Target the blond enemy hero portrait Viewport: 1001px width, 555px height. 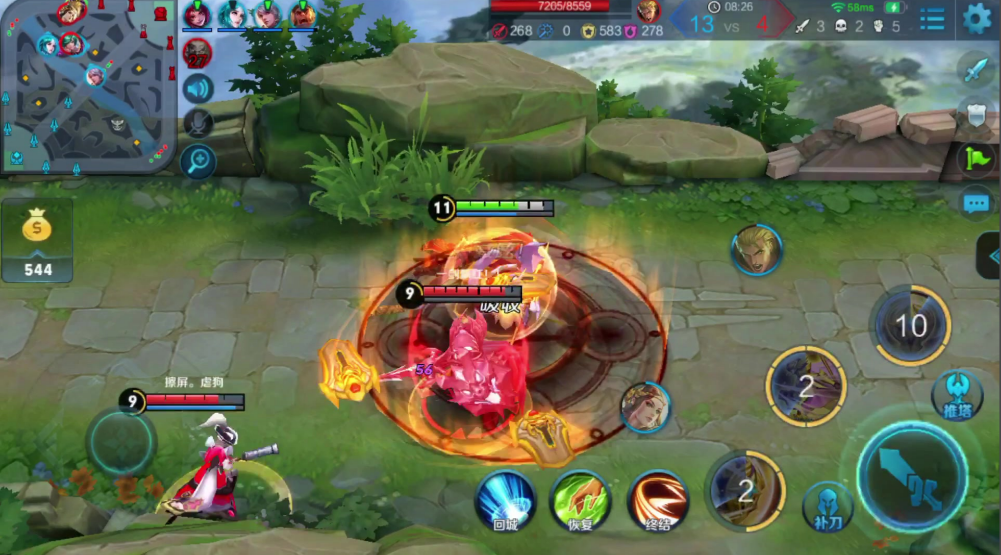756,250
